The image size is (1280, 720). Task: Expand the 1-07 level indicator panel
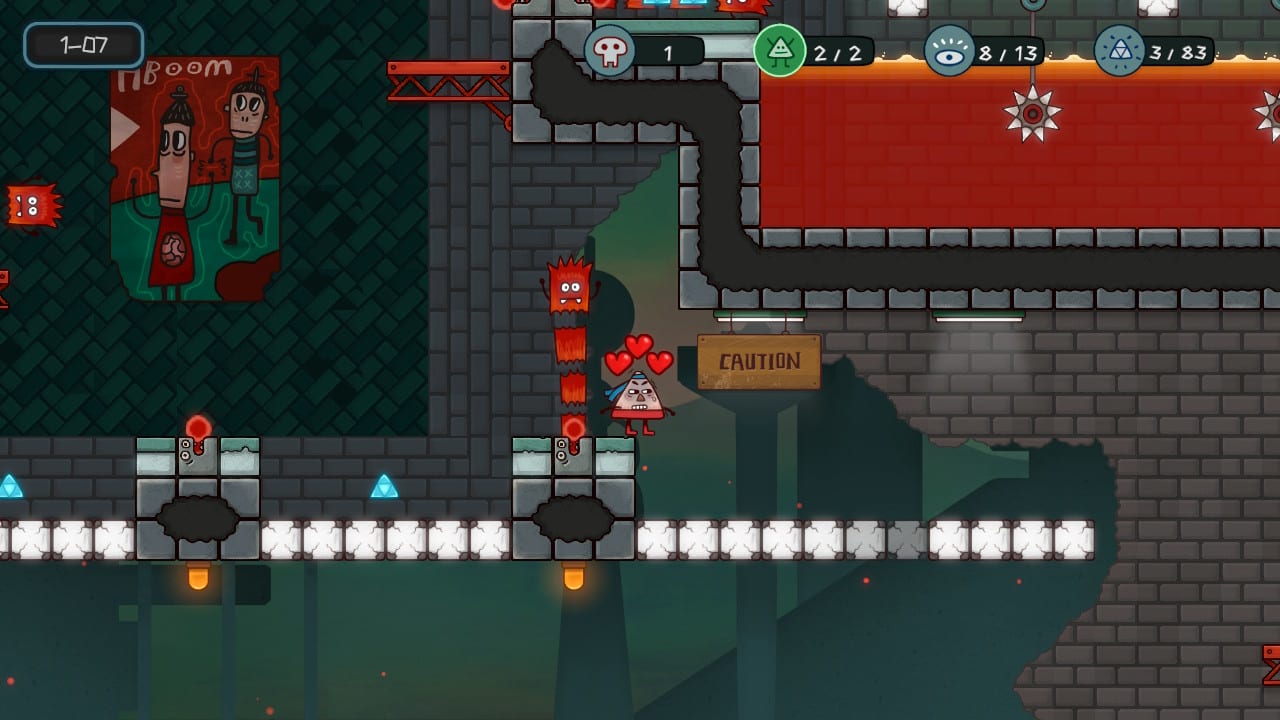point(83,45)
